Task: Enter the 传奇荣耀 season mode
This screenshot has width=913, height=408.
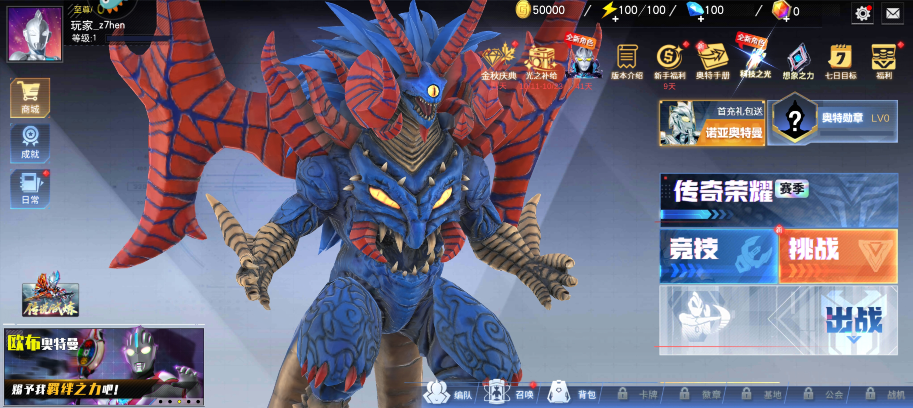Action: (770, 194)
